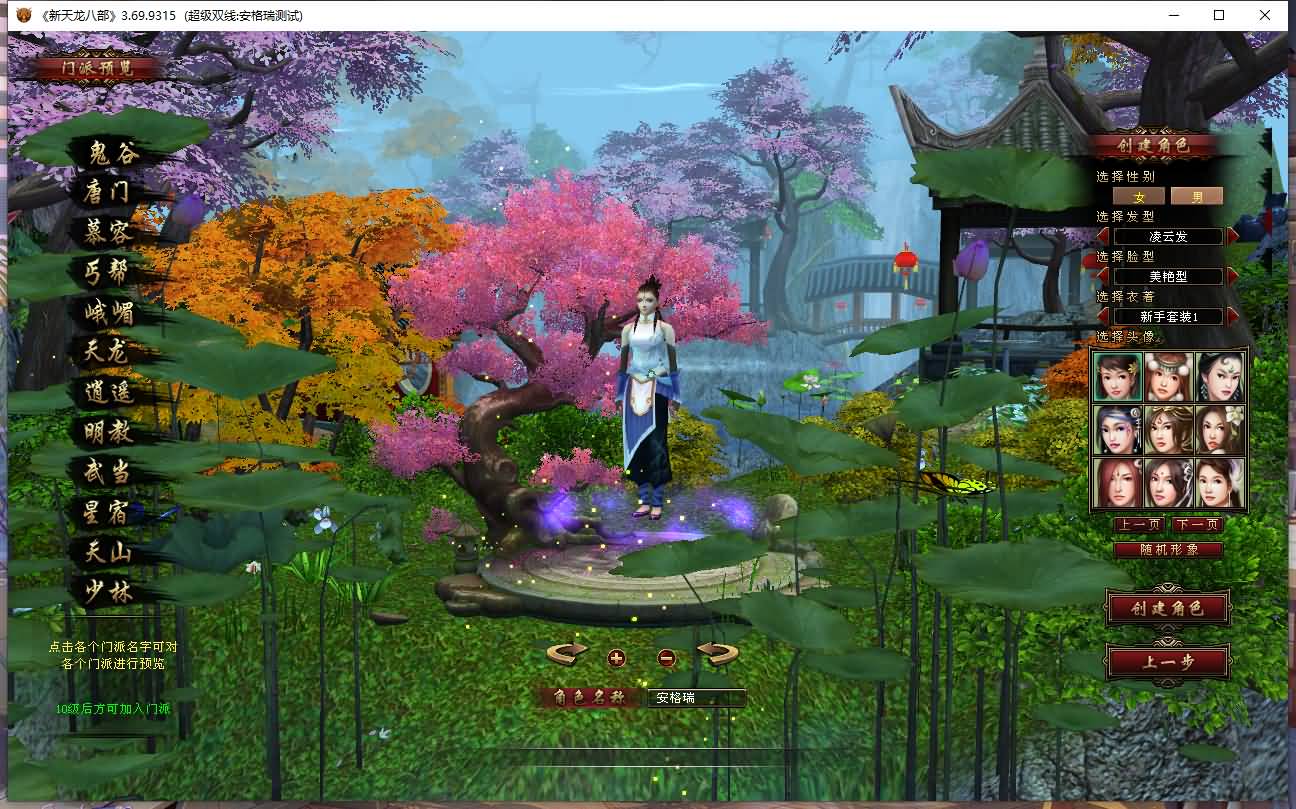Select female gender 女
This screenshot has width=1296, height=809.
tap(1138, 196)
